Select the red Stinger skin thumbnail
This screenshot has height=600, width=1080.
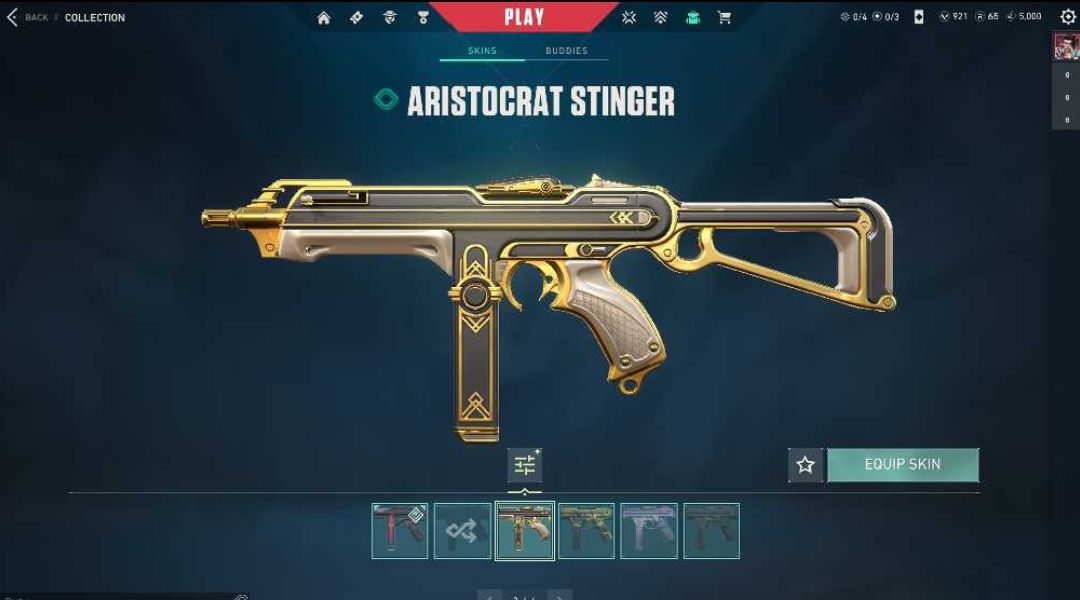[x=400, y=531]
